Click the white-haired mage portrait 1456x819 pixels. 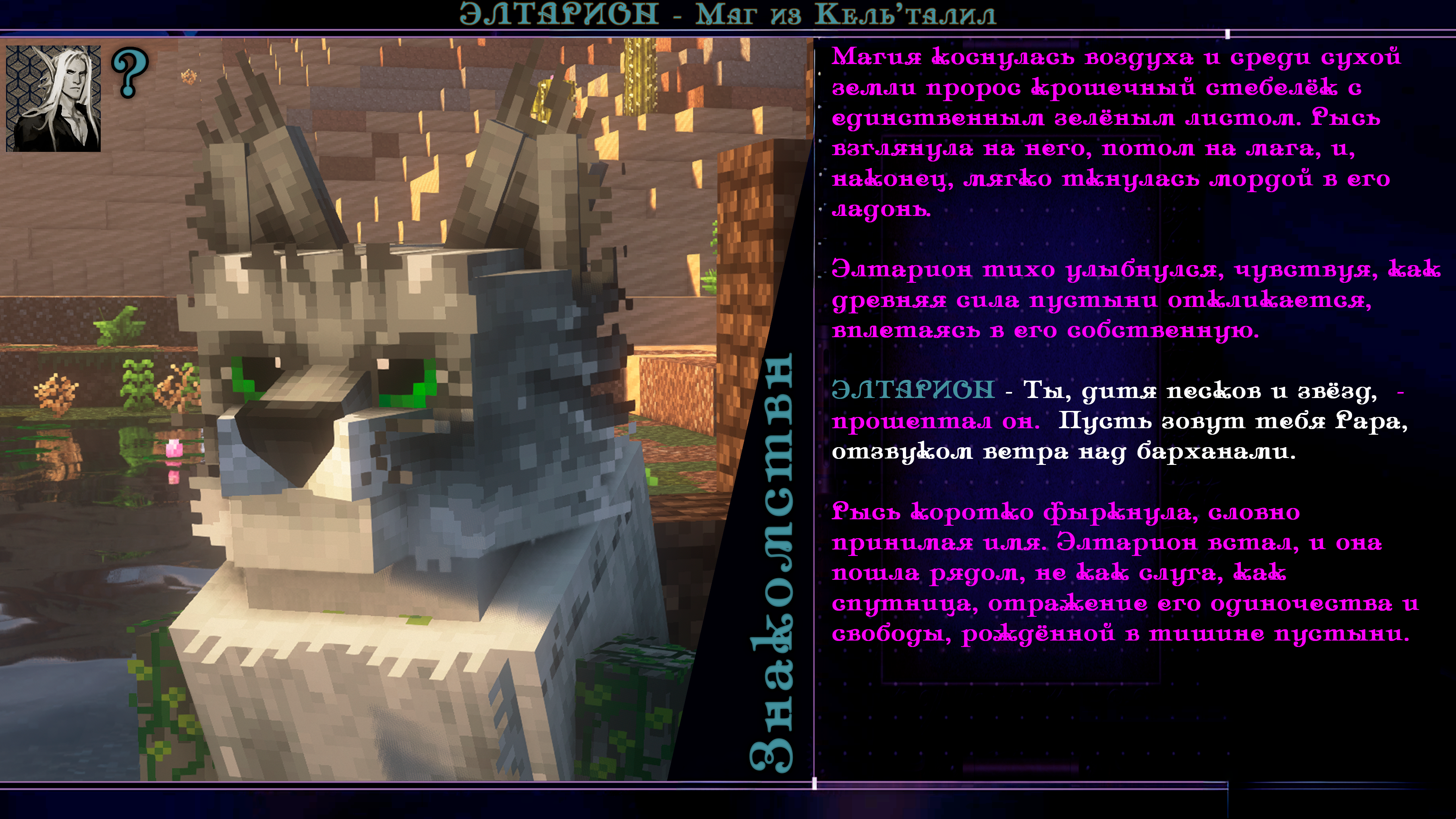click(53, 98)
